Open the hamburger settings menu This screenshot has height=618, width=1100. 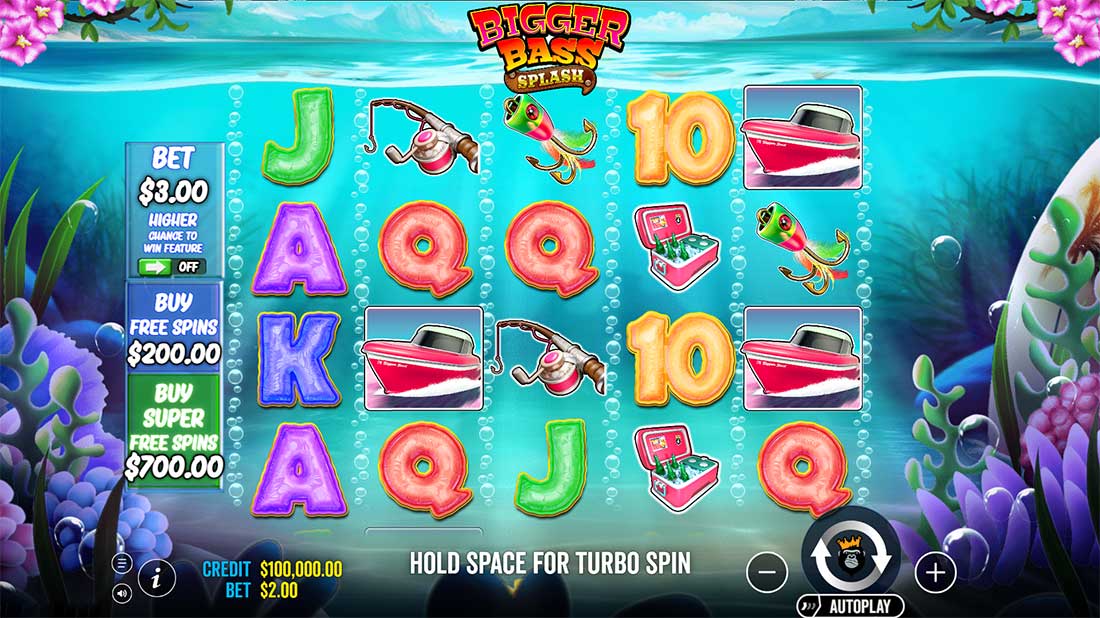[x=122, y=564]
